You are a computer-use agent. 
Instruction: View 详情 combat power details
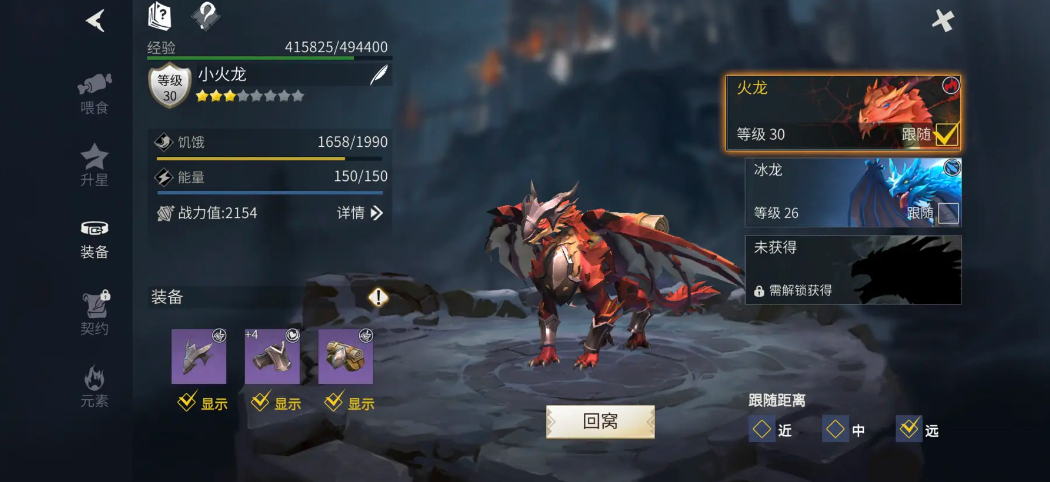coord(360,213)
